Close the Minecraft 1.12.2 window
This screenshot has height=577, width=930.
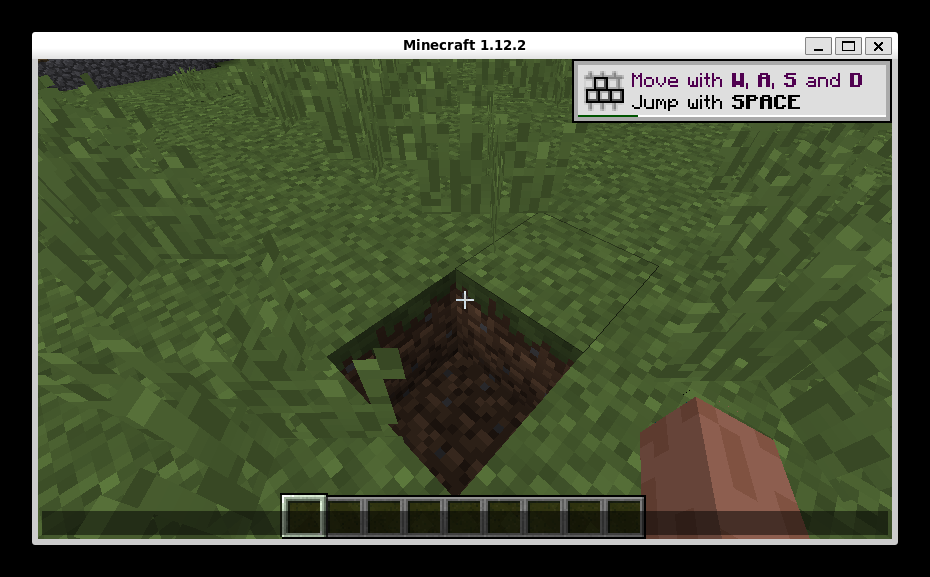(x=878, y=46)
